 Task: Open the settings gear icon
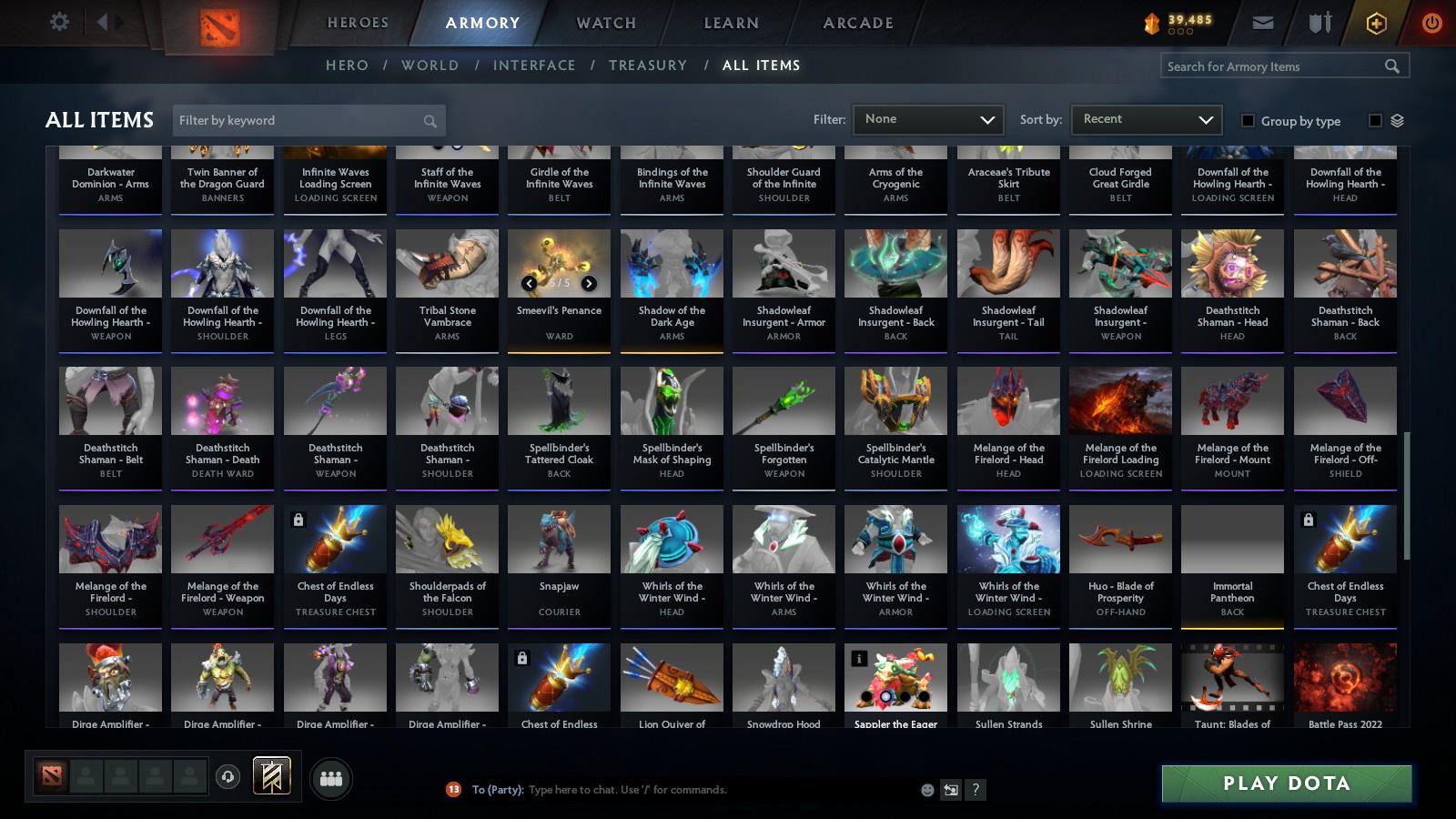[x=59, y=21]
